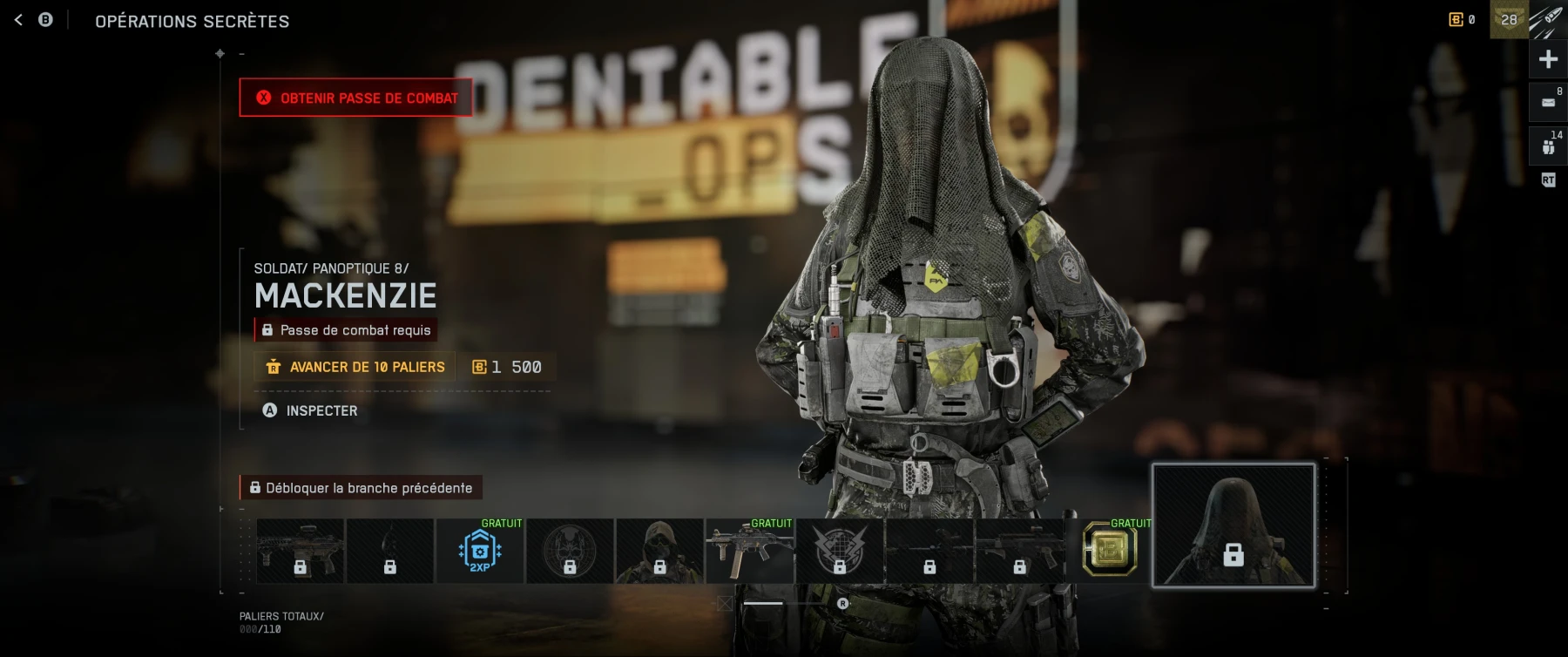Inspect the Mackenzie soldier skin
1568x657 pixels.
[x=311, y=410]
